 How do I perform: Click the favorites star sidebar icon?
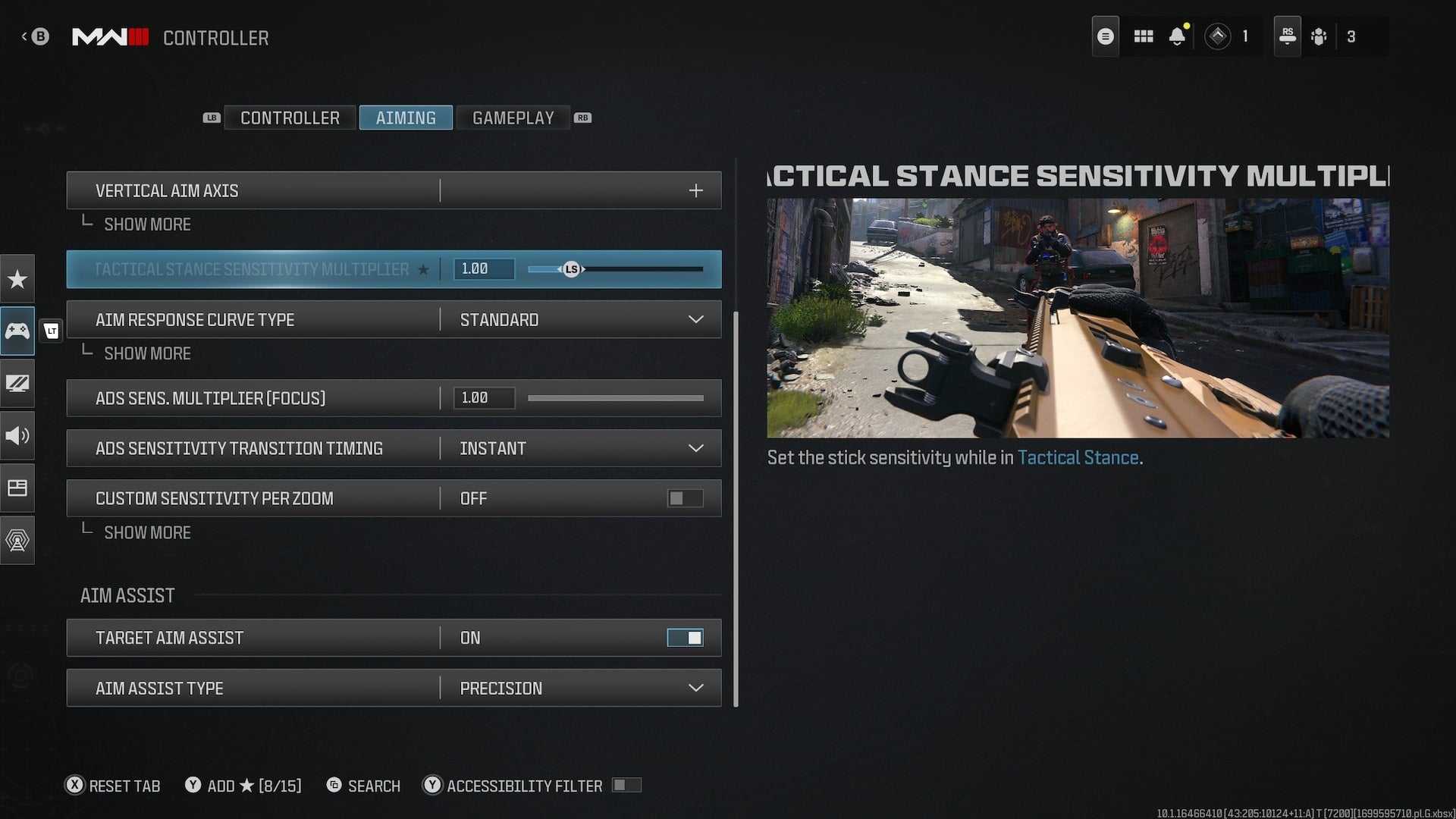click(17, 279)
